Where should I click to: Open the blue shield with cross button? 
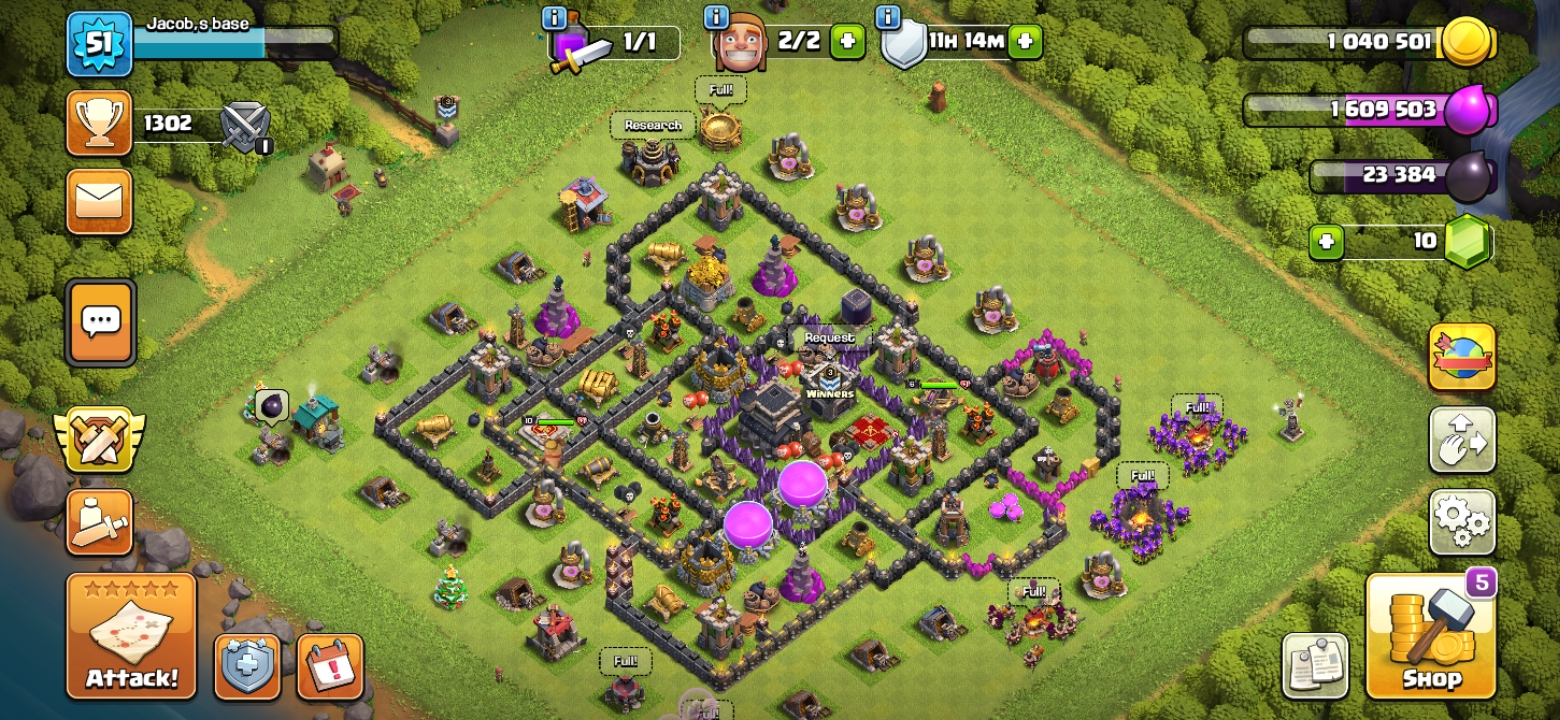[247, 666]
